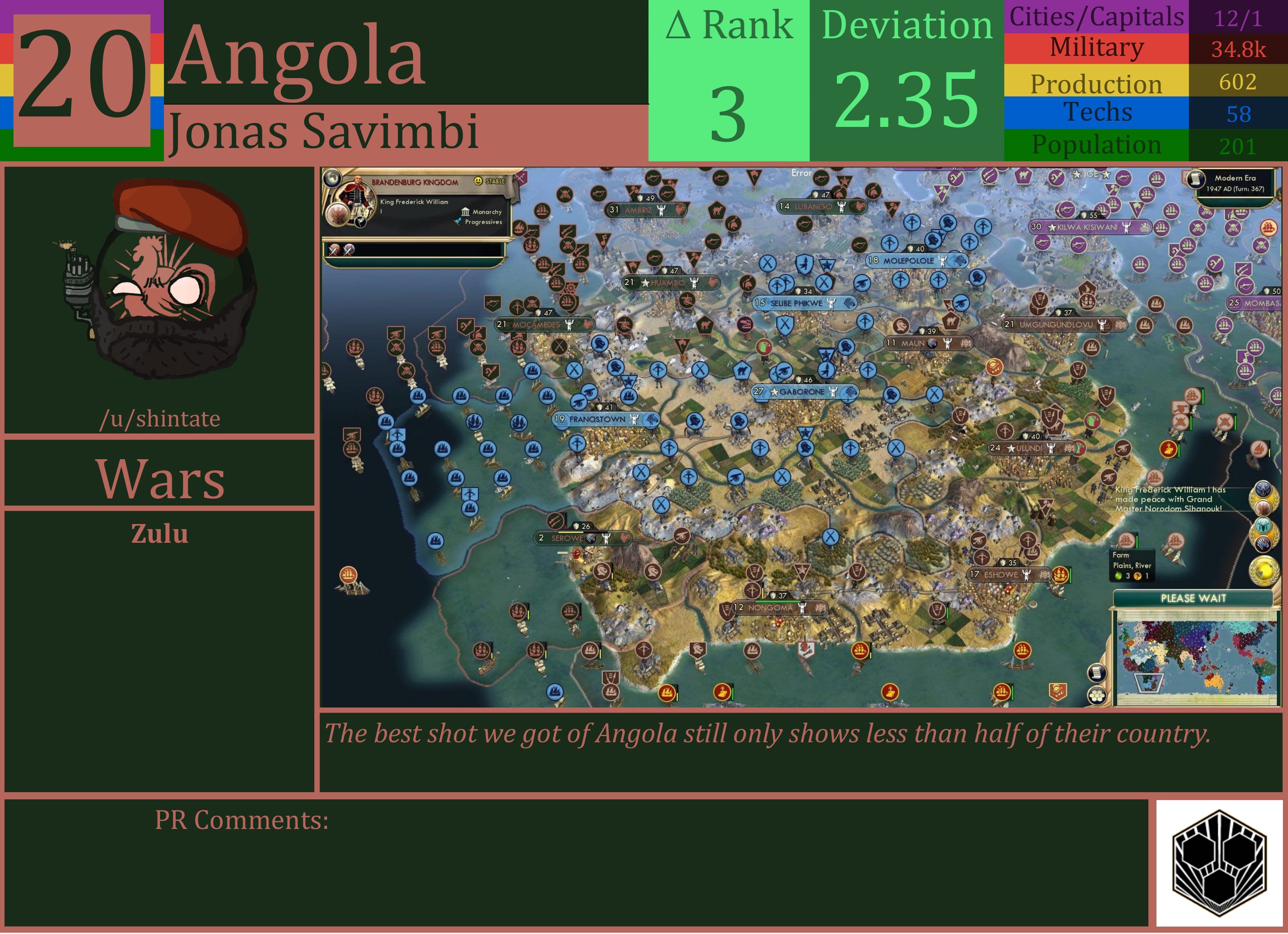Click the zebra notification bubble

click(1264, 544)
